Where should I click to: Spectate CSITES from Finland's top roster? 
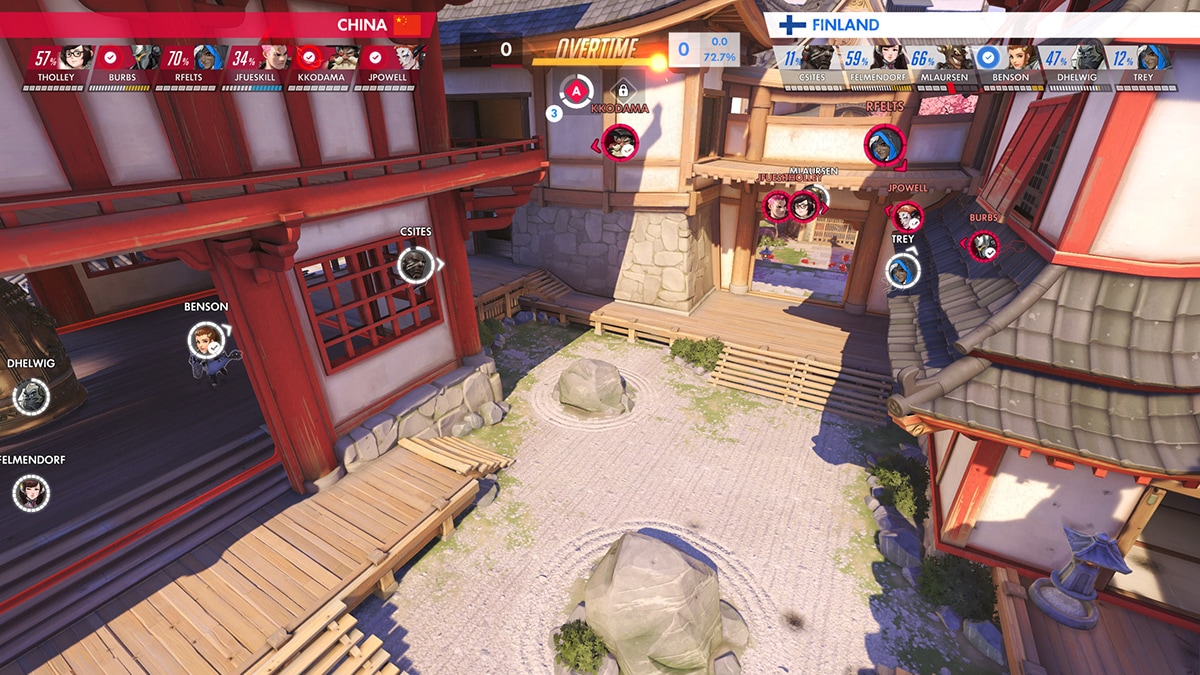pos(808,66)
